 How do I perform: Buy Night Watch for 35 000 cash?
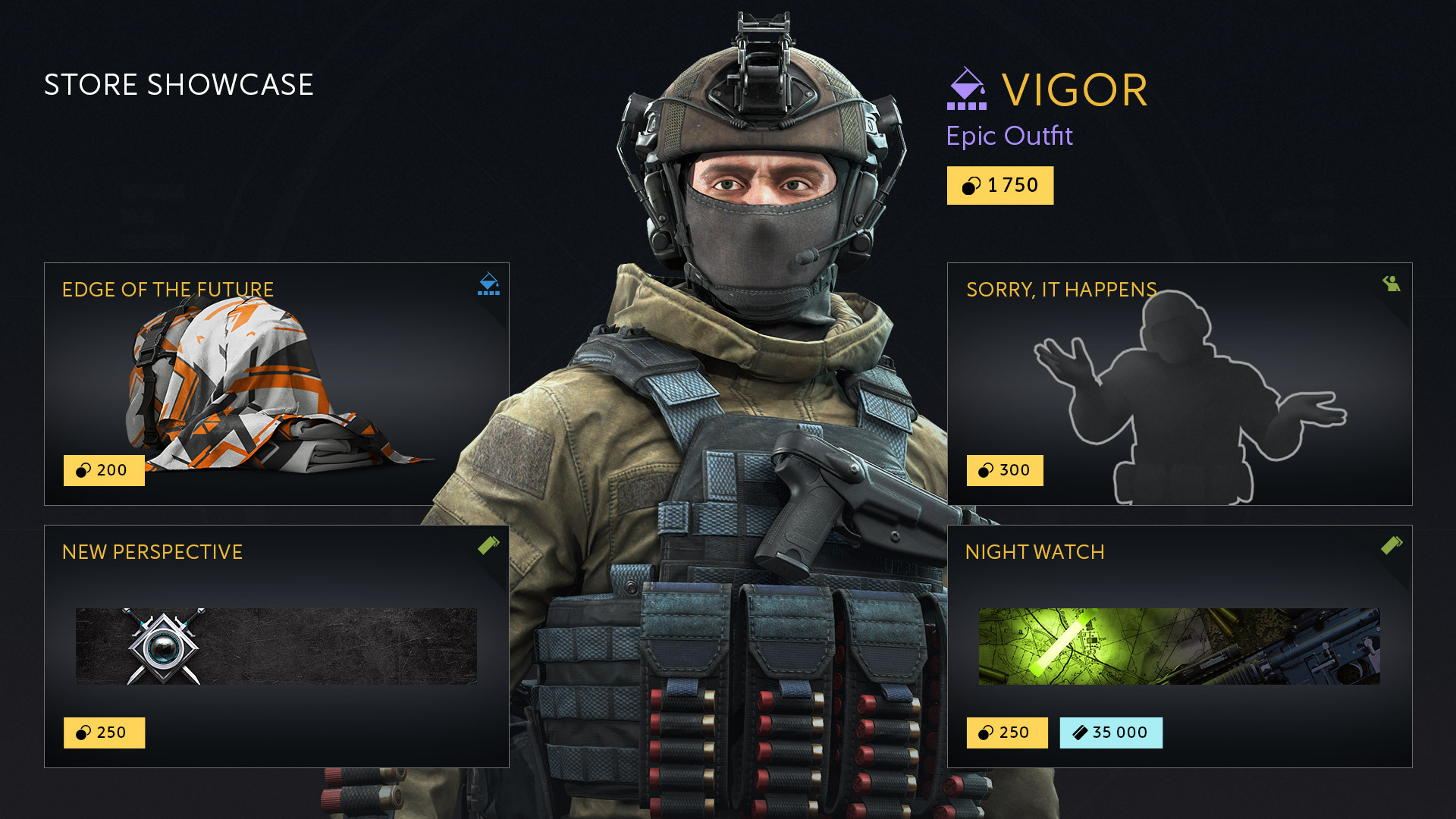(x=1111, y=733)
